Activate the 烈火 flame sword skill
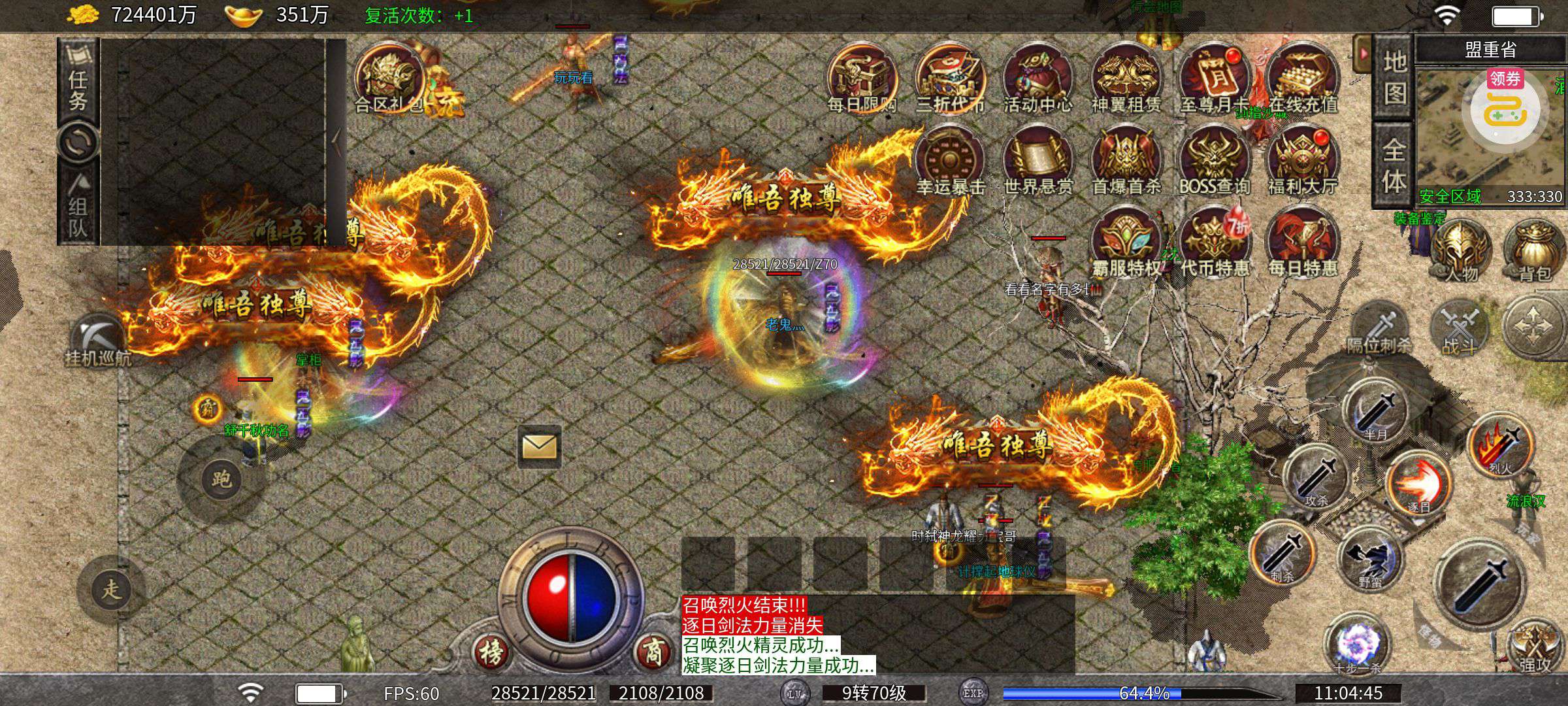The image size is (1568, 706). click(x=1500, y=445)
